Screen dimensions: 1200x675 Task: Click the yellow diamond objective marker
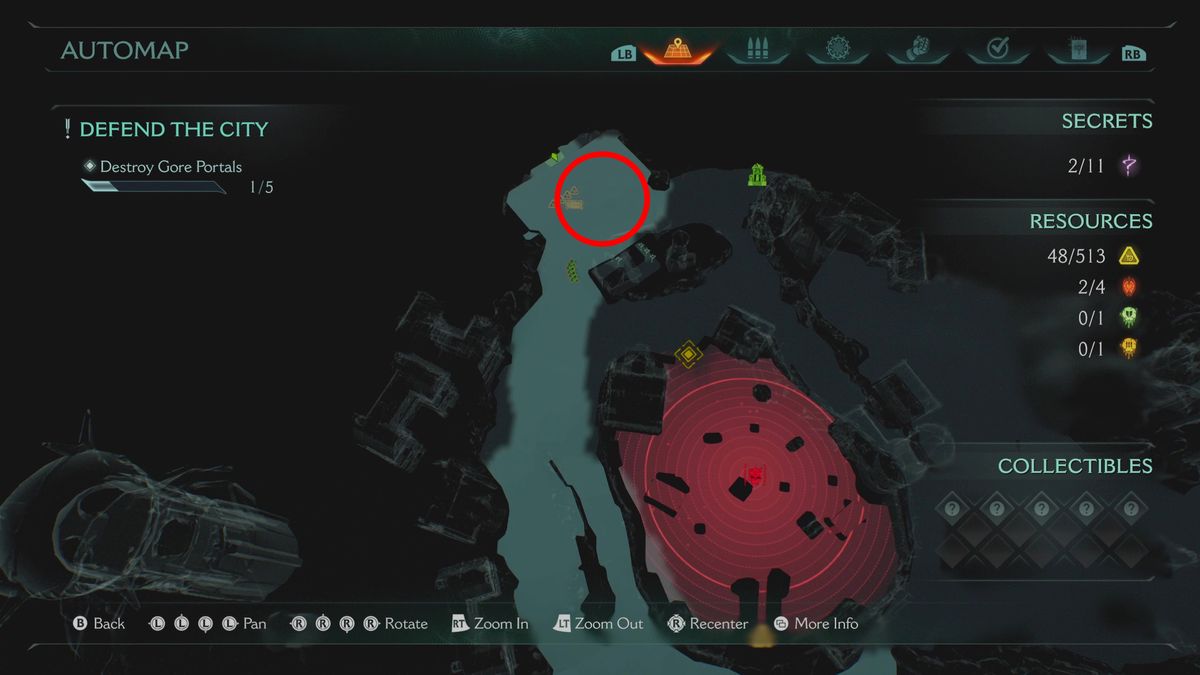[x=687, y=354]
